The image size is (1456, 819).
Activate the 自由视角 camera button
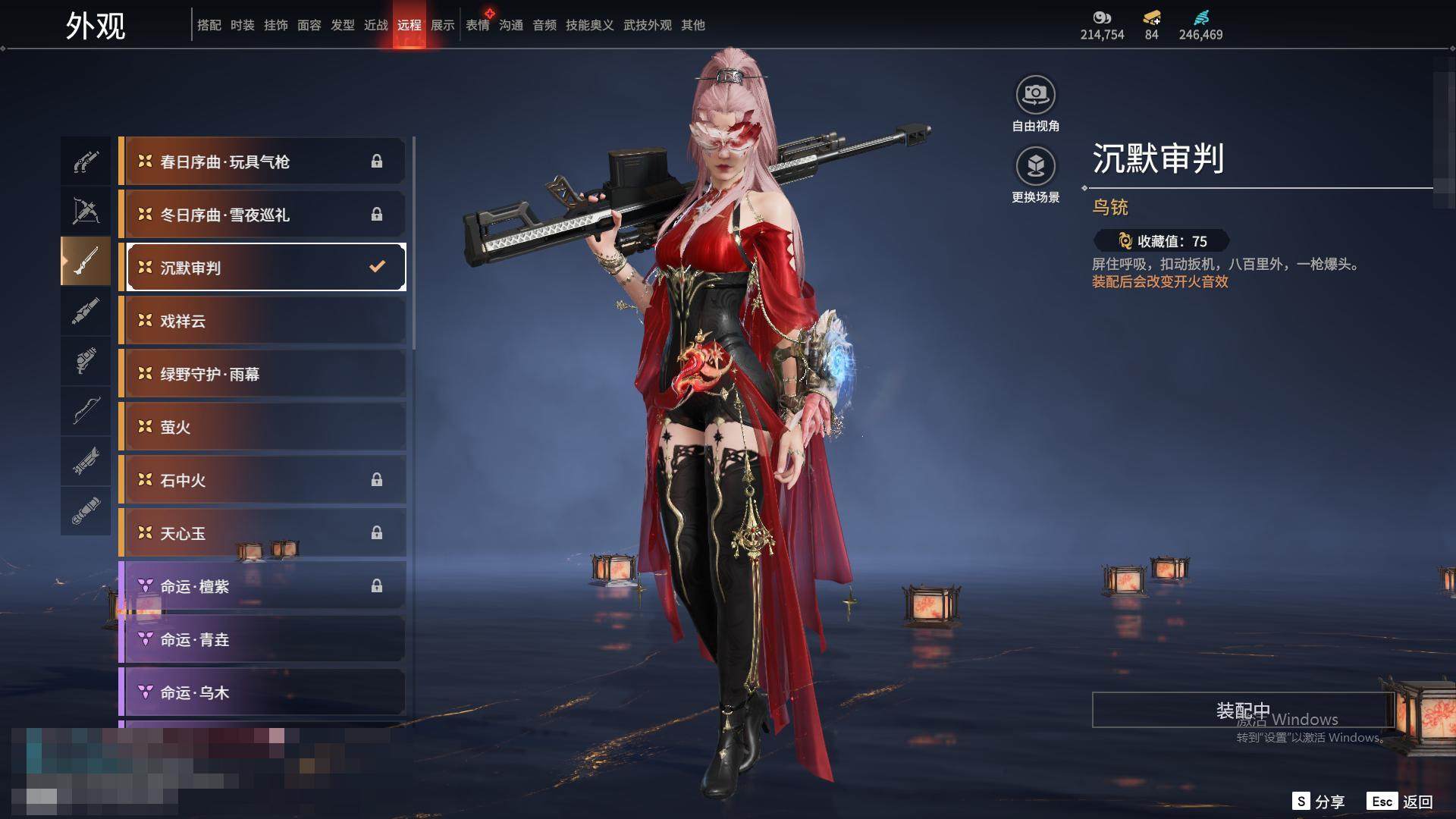point(1035,96)
